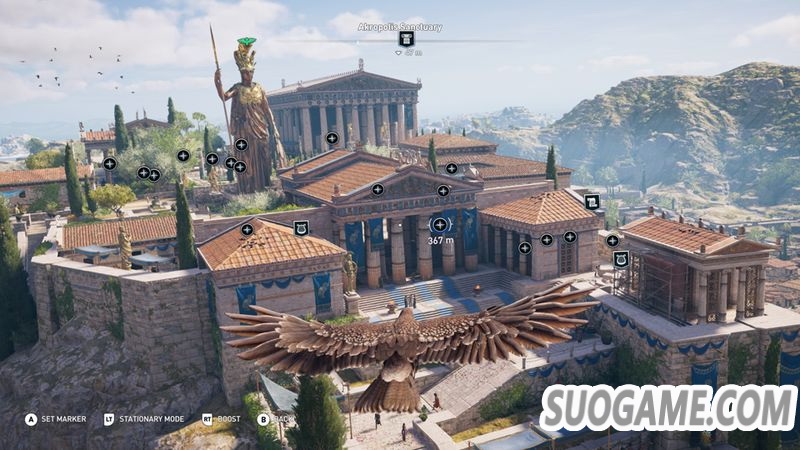Click the green marker atop the statue
Viewport: 800px width, 450px height.
pos(246,42)
